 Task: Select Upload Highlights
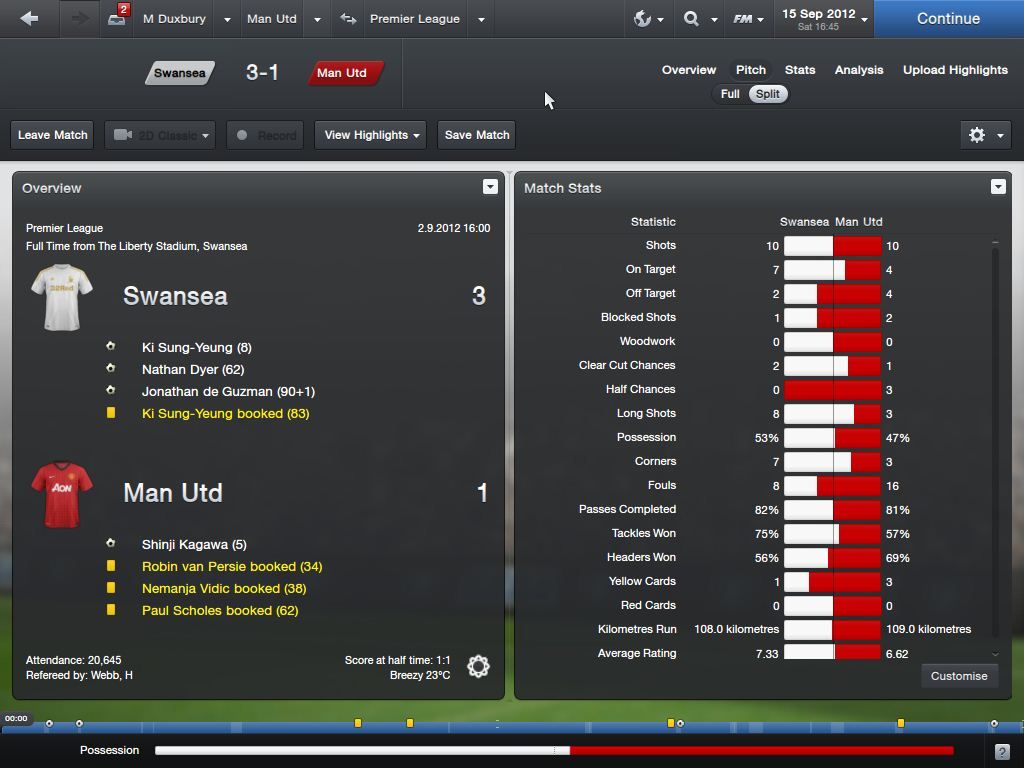click(x=955, y=70)
